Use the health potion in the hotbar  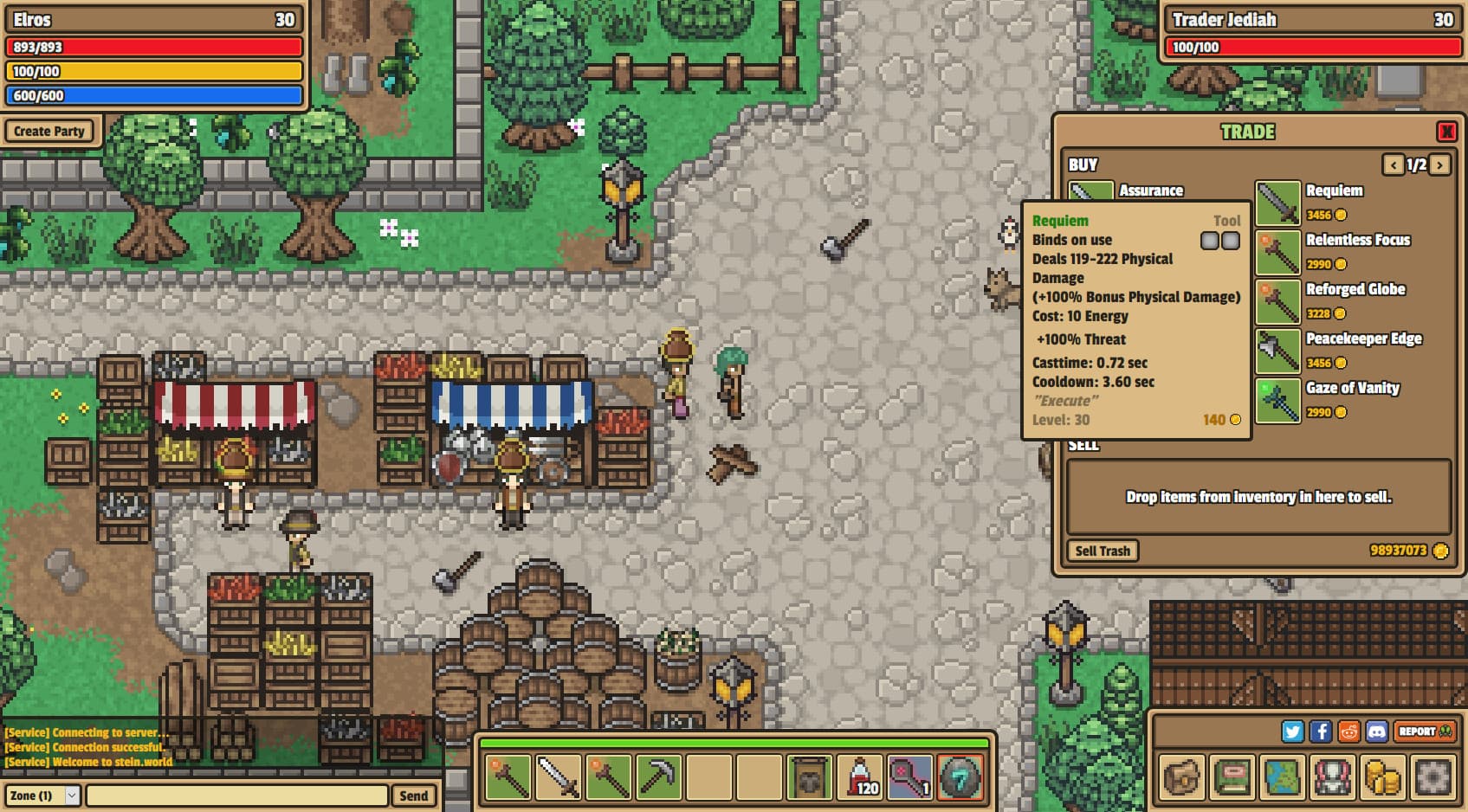(858, 777)
